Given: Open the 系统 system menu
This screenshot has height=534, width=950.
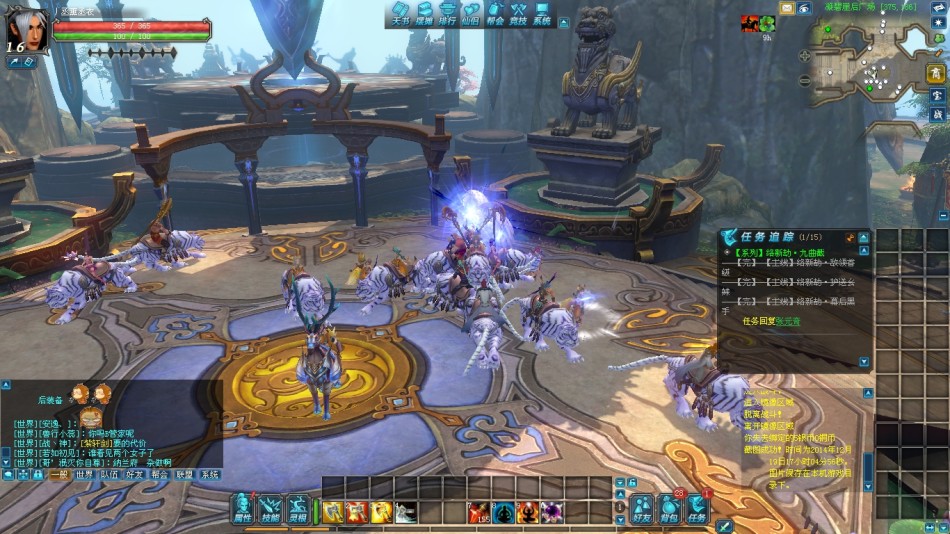Looking at the screenshot, I should (x=542, y=13).
